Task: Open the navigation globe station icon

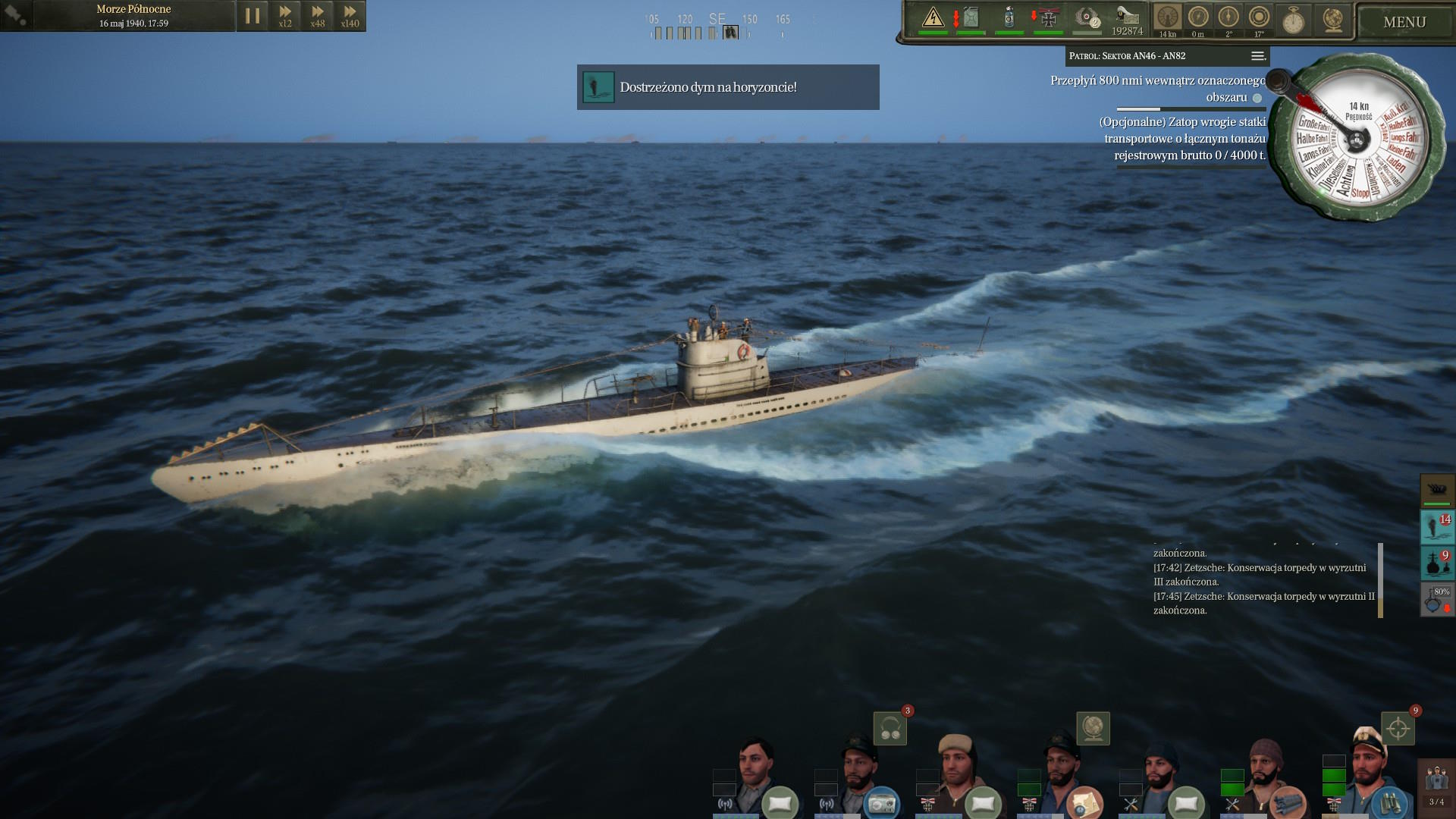Action: pos(1093,729)
